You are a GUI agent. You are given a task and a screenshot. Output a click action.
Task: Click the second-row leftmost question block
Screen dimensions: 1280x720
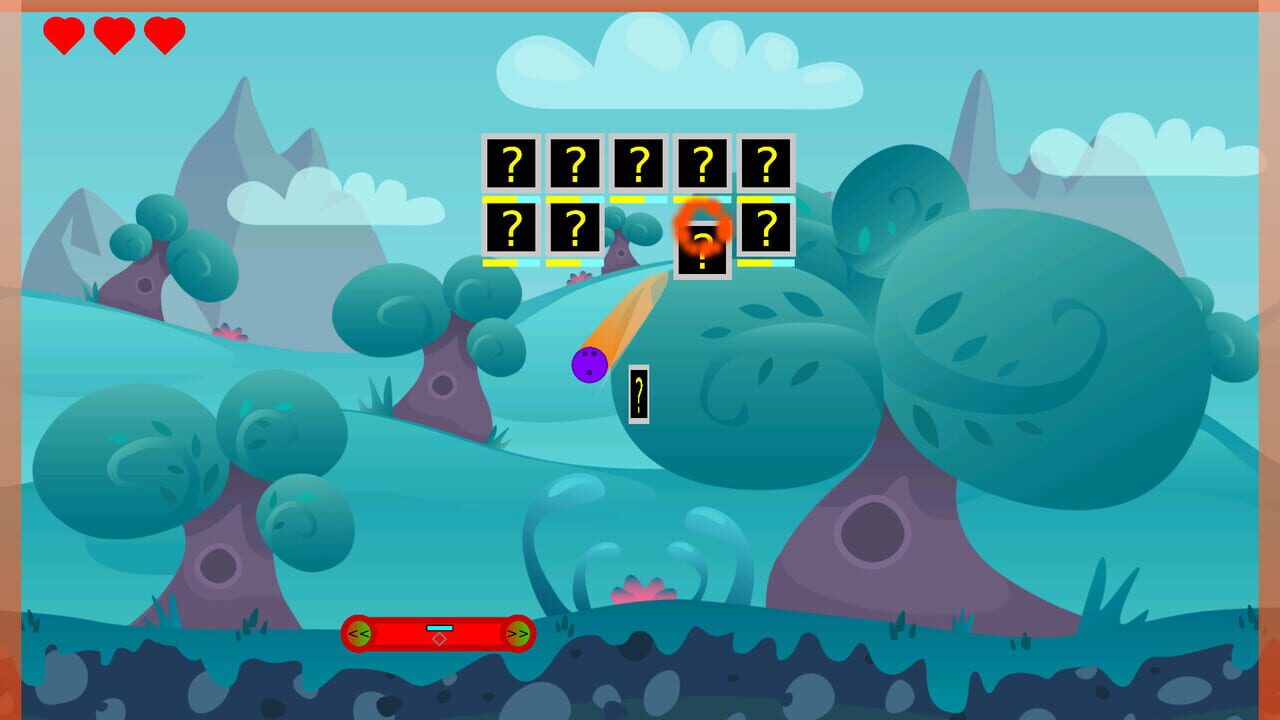click(513, 230)
